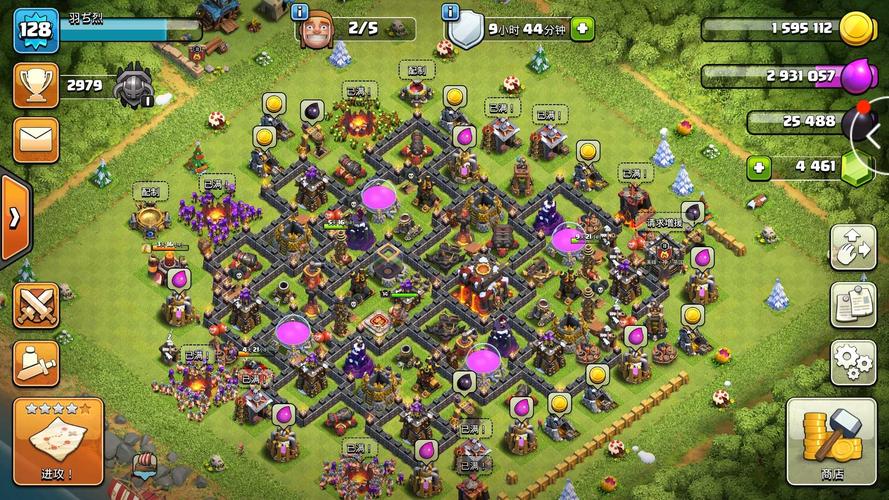The width and height of the screenshot is (889, 500).
Task: Open the crossed swords button
Action: point(35,304)
